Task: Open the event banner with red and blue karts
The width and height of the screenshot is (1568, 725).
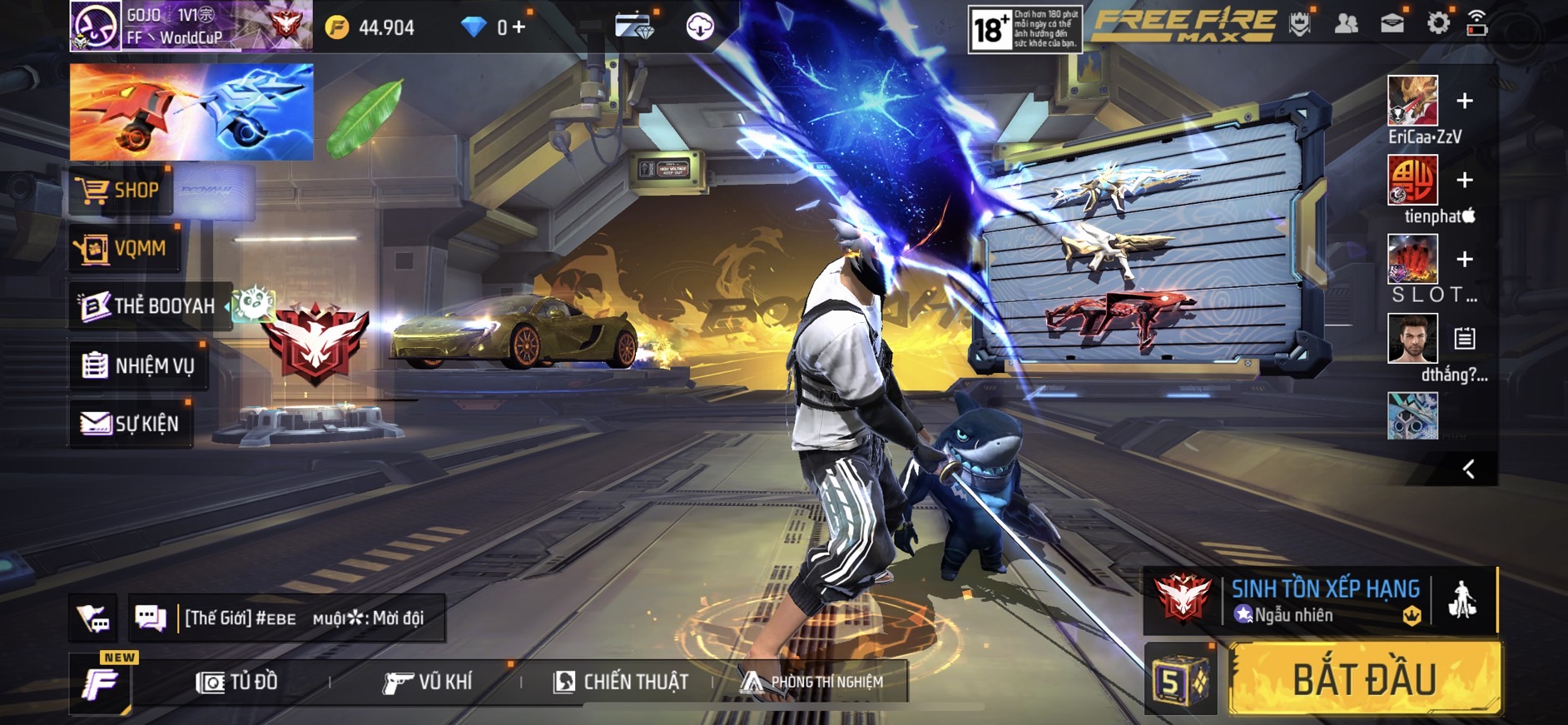Action: point(191,112)
